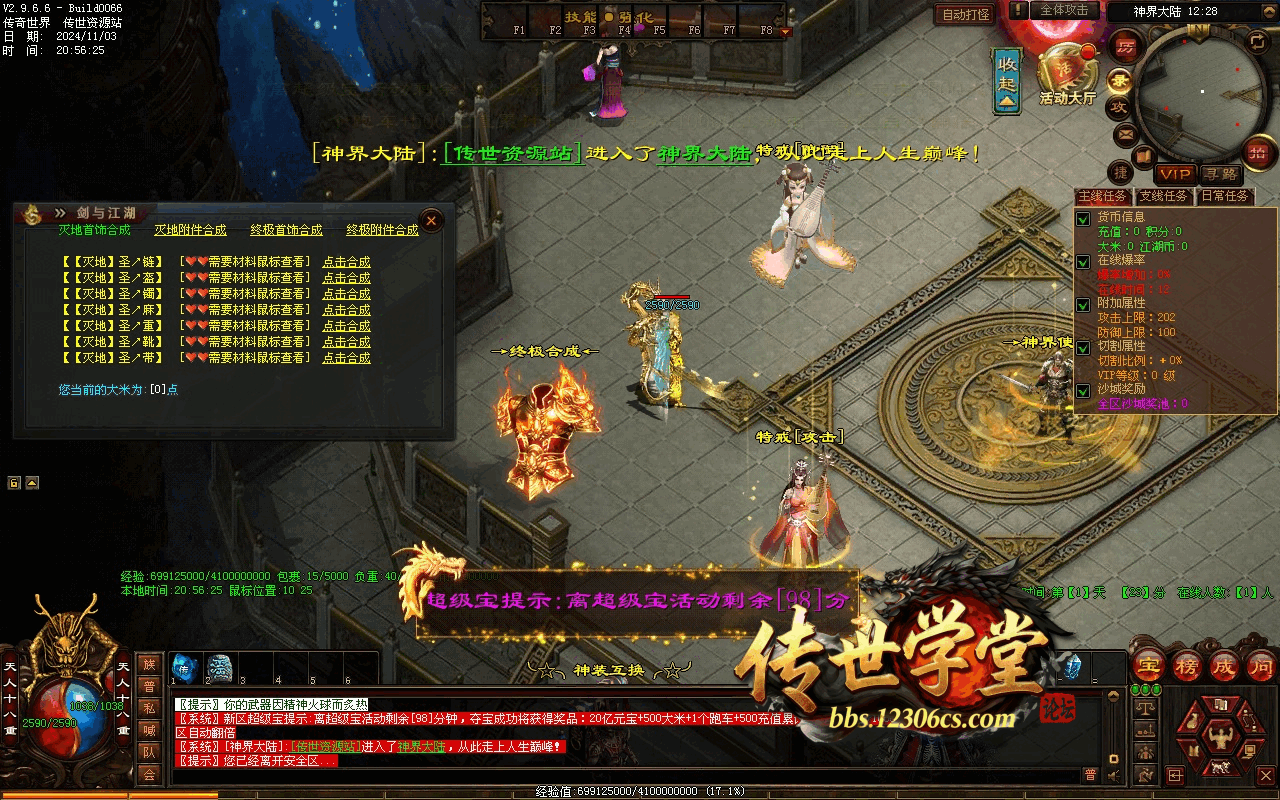The height and width of the screenshot is (800, 1280).
Task: Switch to the 日常任务 daily quest tab
Action: click(x=1225, y=197)
